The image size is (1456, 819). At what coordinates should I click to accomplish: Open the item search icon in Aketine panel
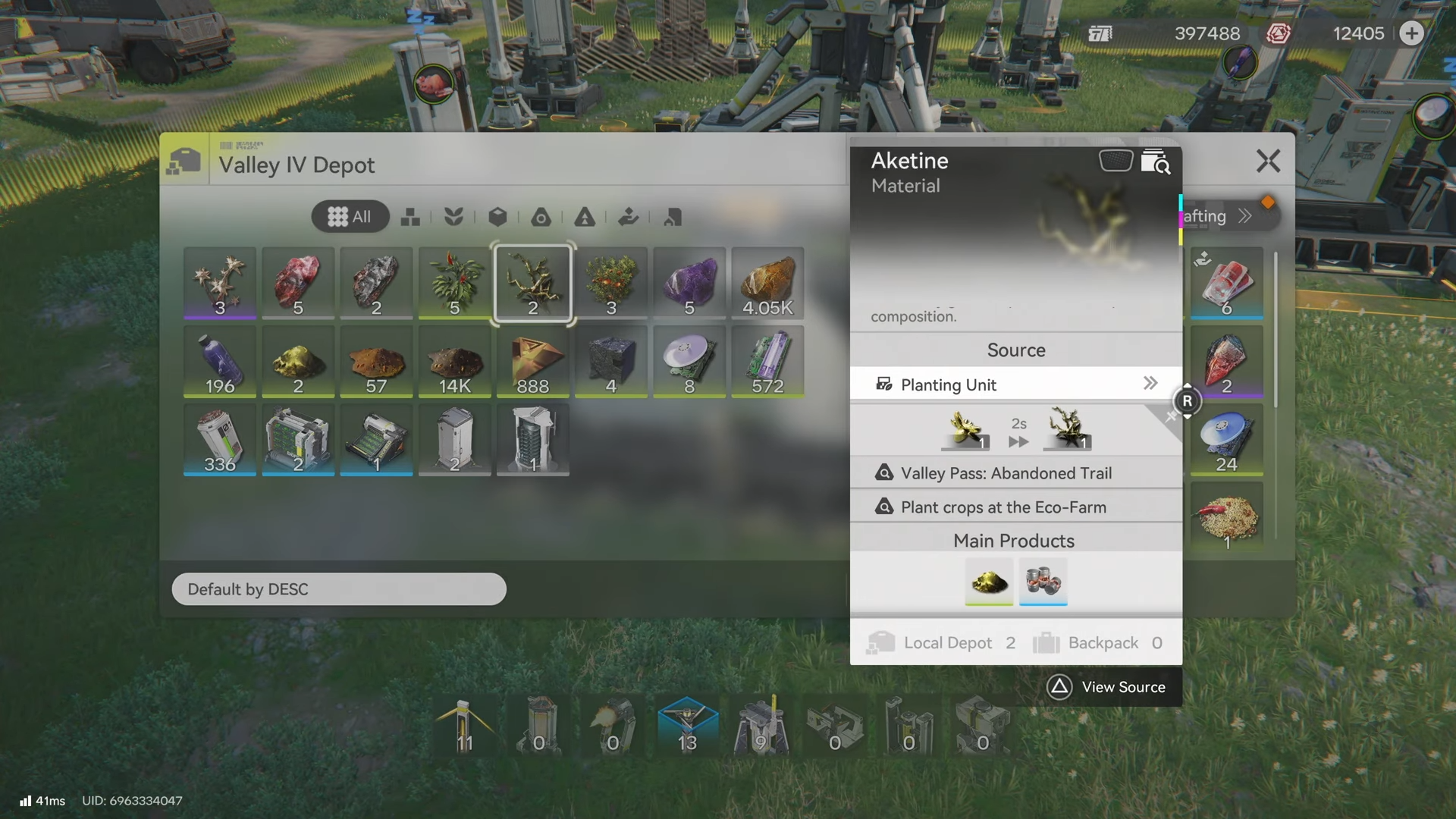pos(1155,162)
